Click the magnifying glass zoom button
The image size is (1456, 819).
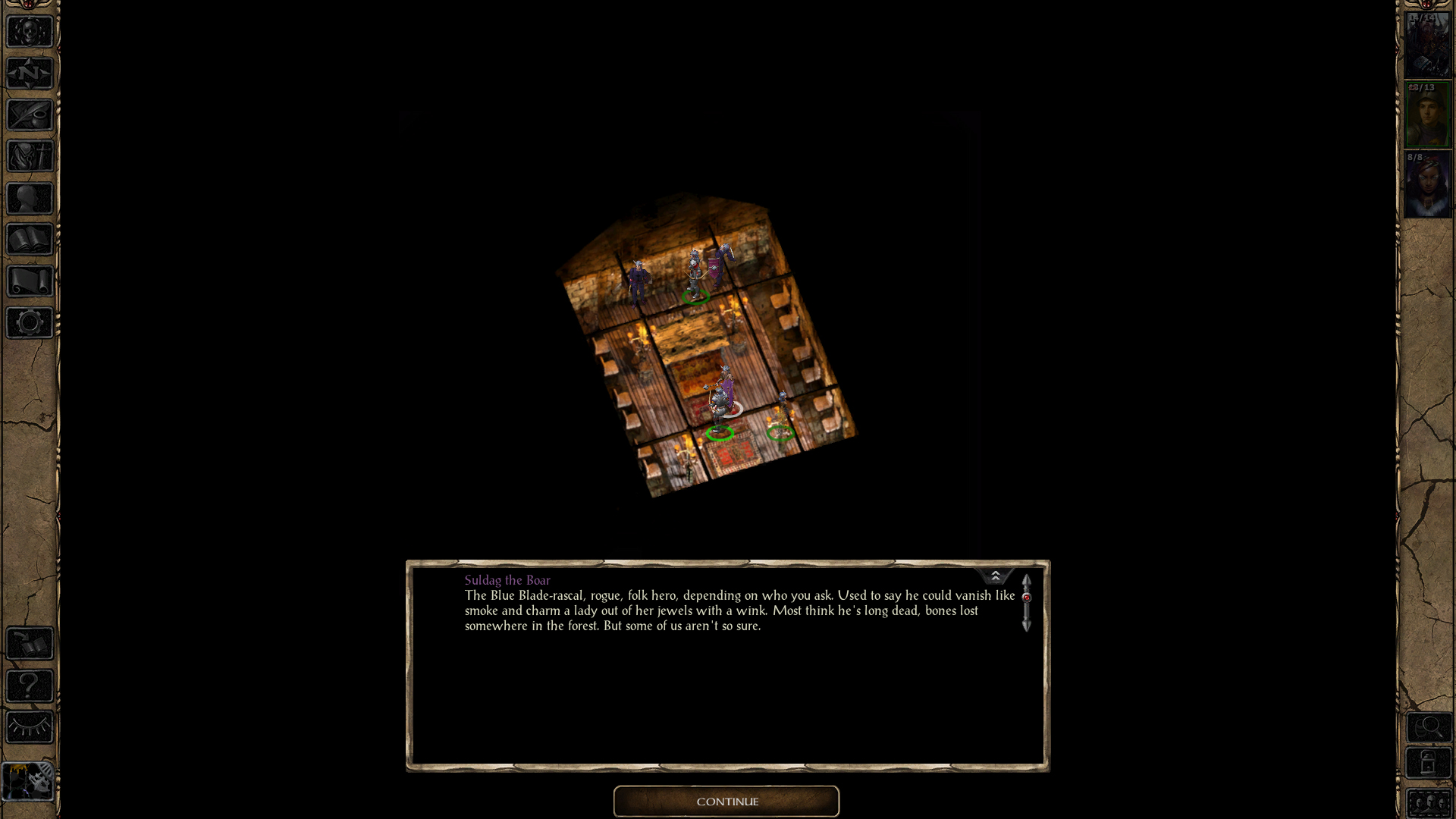pos(1429,727)
